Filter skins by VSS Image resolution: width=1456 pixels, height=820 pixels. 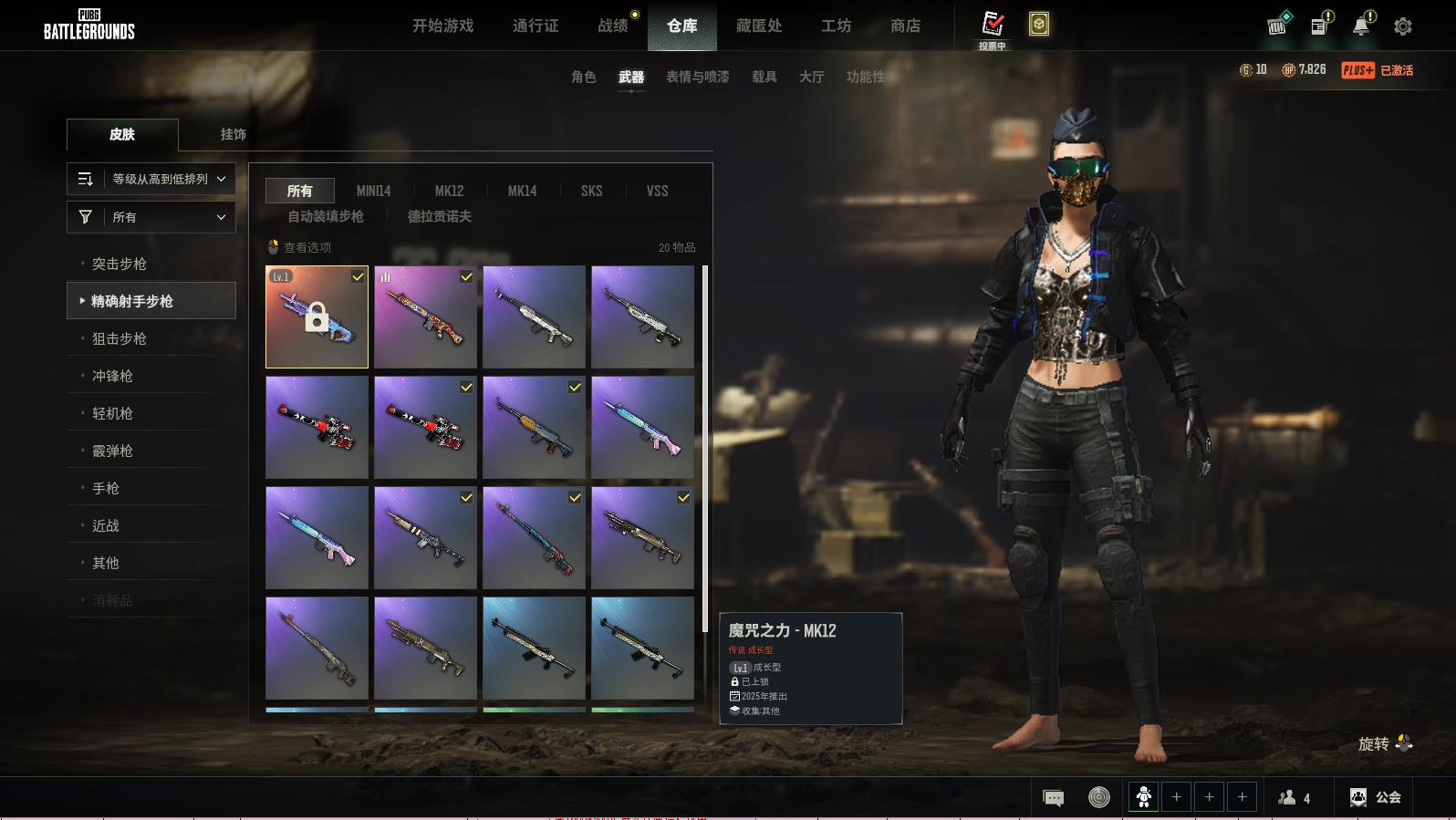point(657,191)
